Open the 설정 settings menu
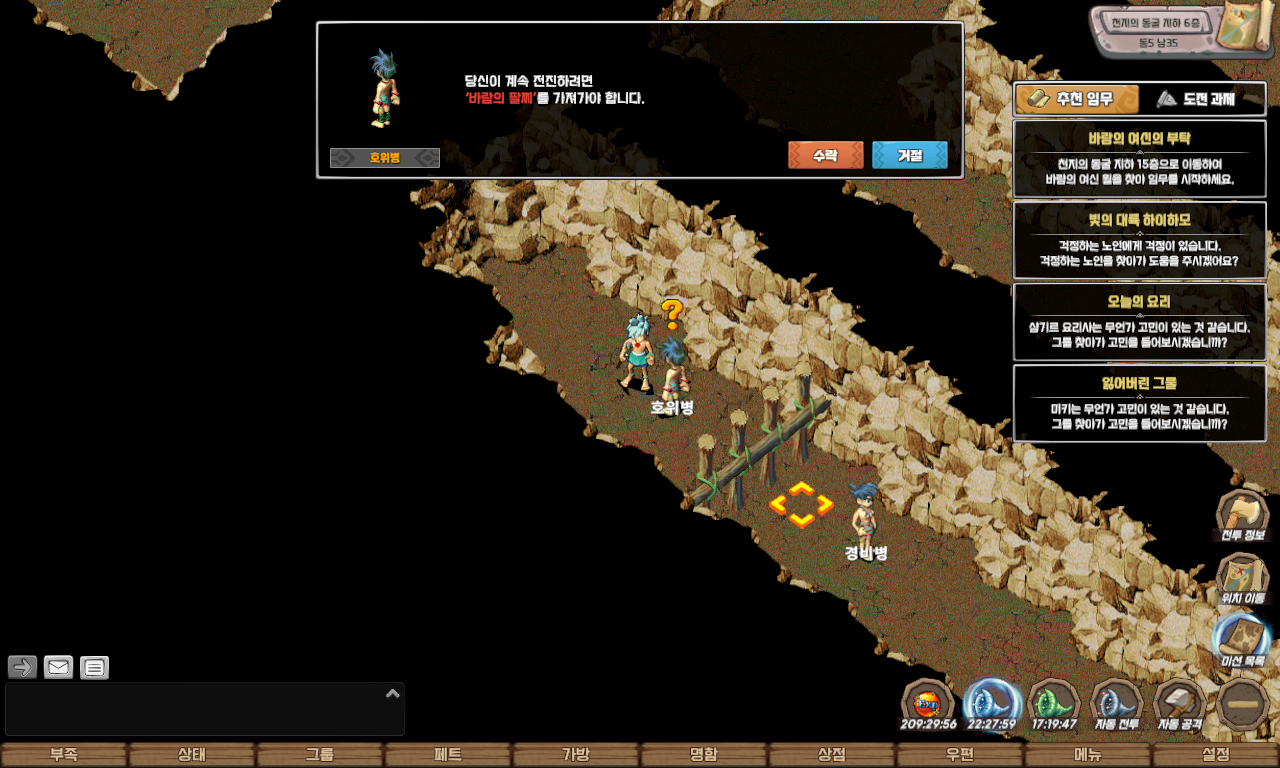The image size is (1280, 768). [x=1216, y=755]
